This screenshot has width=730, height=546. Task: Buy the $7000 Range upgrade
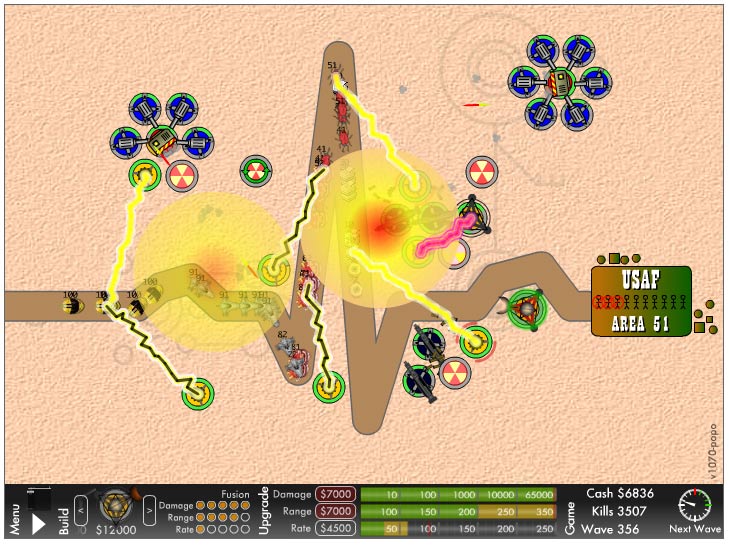336,511
